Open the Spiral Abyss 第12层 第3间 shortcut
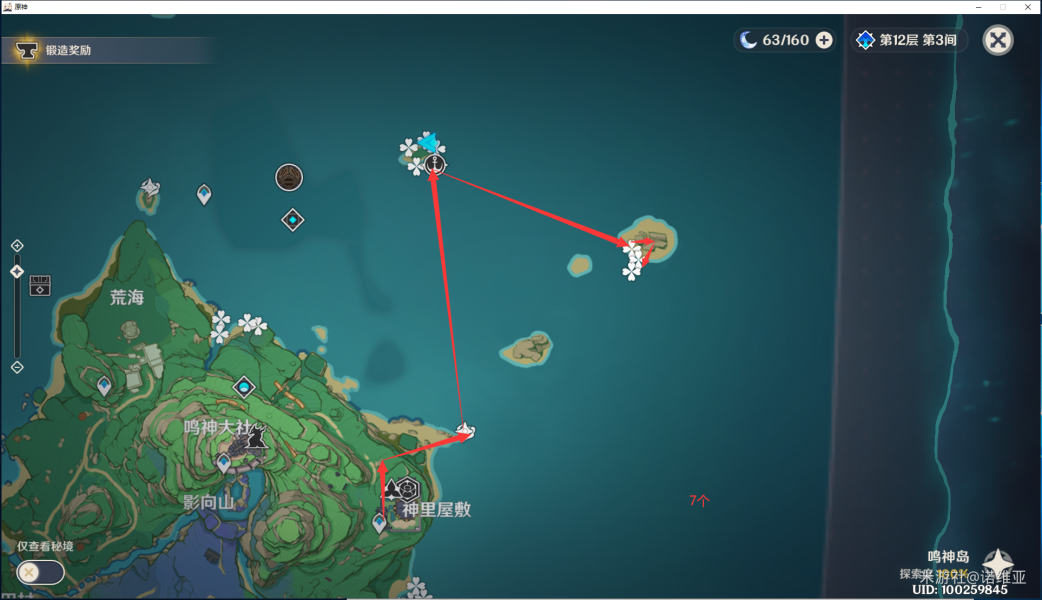The image size is (1042, 600). pyautogui.click(x=908, y=40)
